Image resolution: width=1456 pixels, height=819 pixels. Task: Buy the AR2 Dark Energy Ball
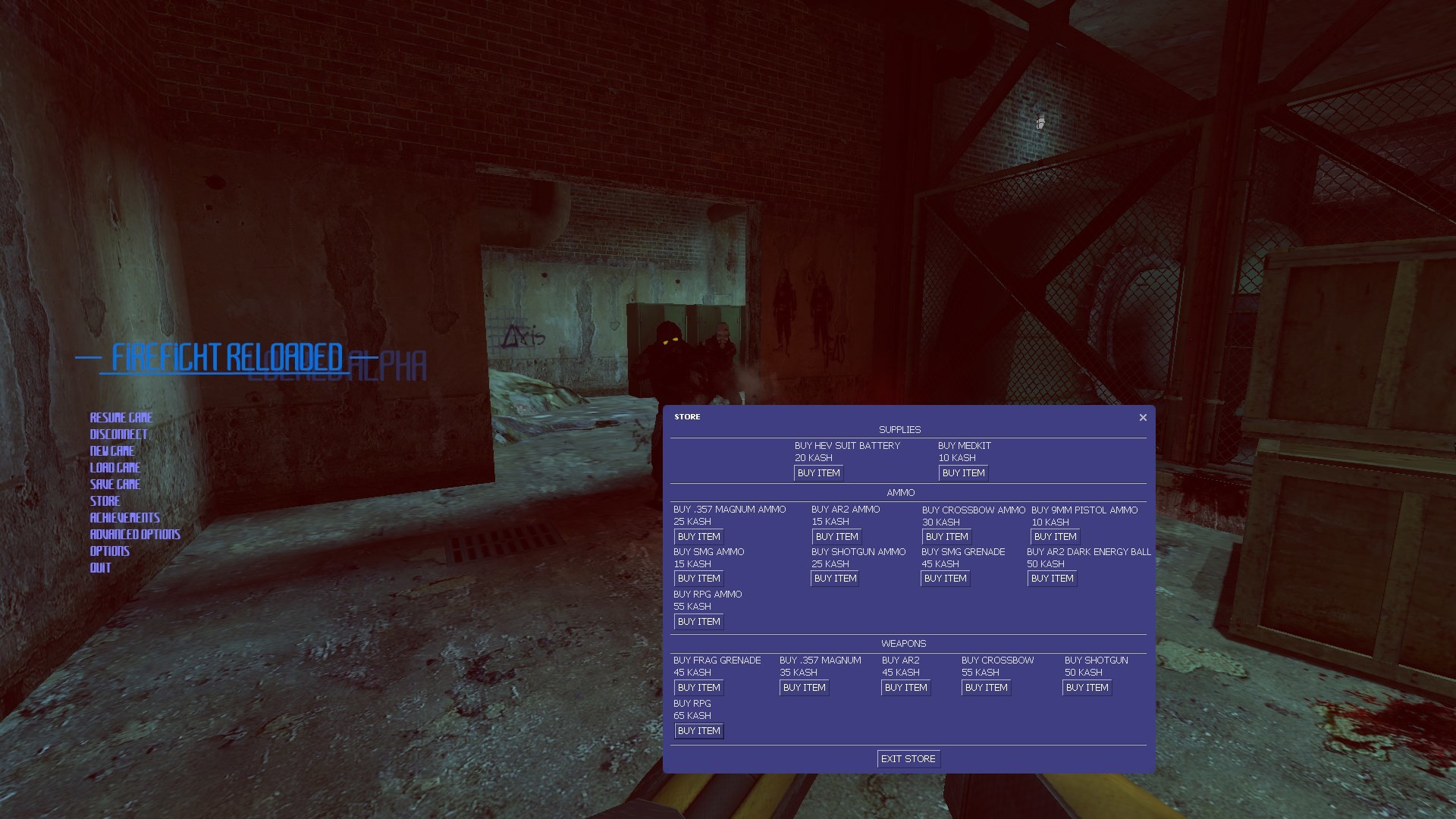click(1052, 578)
